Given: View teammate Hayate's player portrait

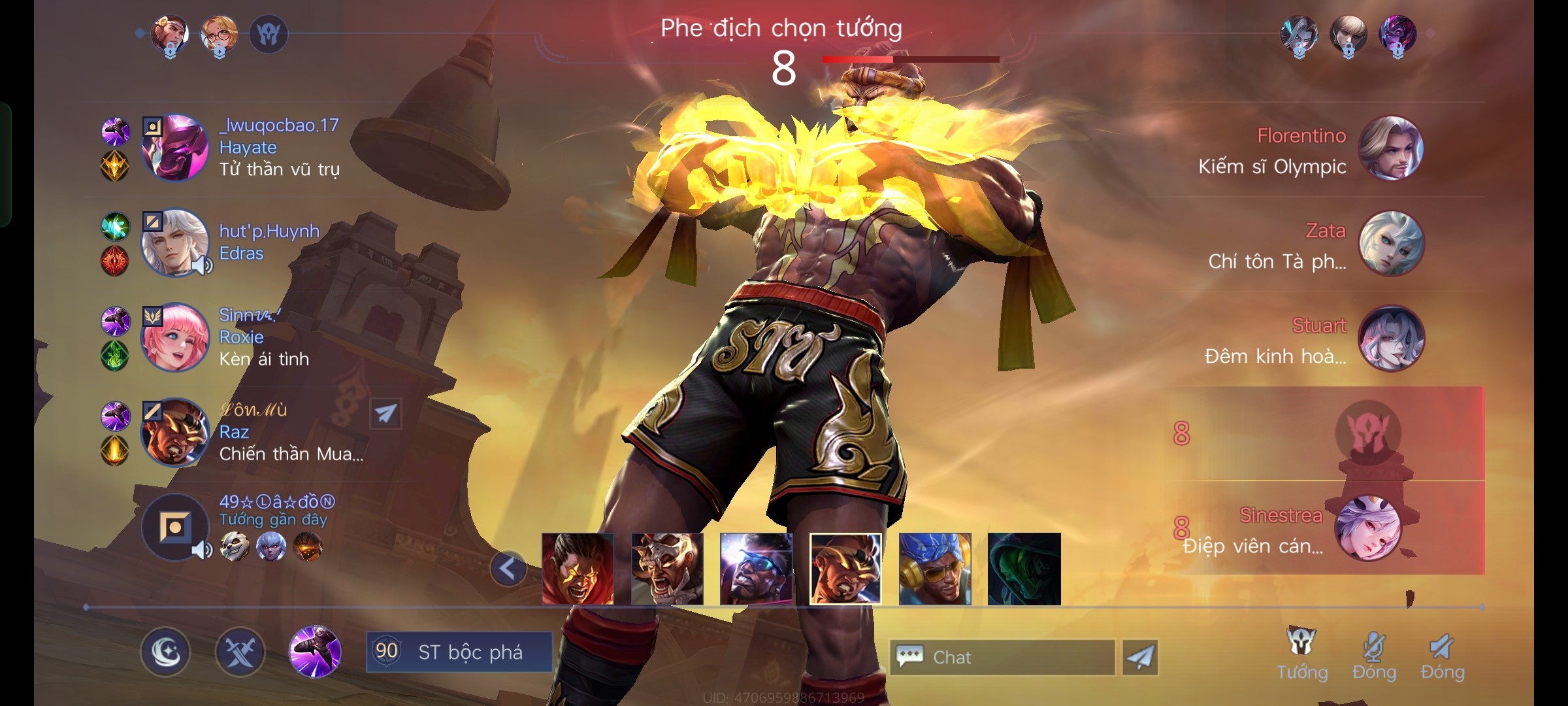Looking at the screenshot, I should (x=175, y=148).
